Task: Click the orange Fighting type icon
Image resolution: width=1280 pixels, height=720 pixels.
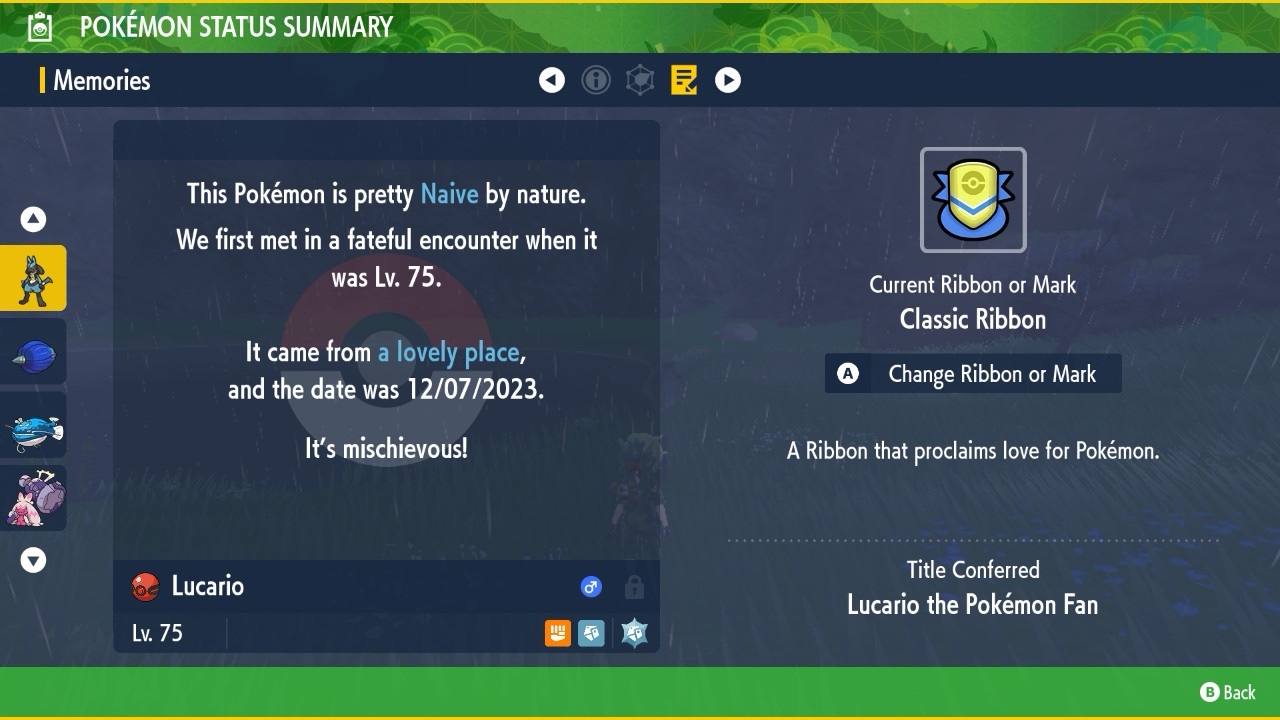Action: (558, 633)
